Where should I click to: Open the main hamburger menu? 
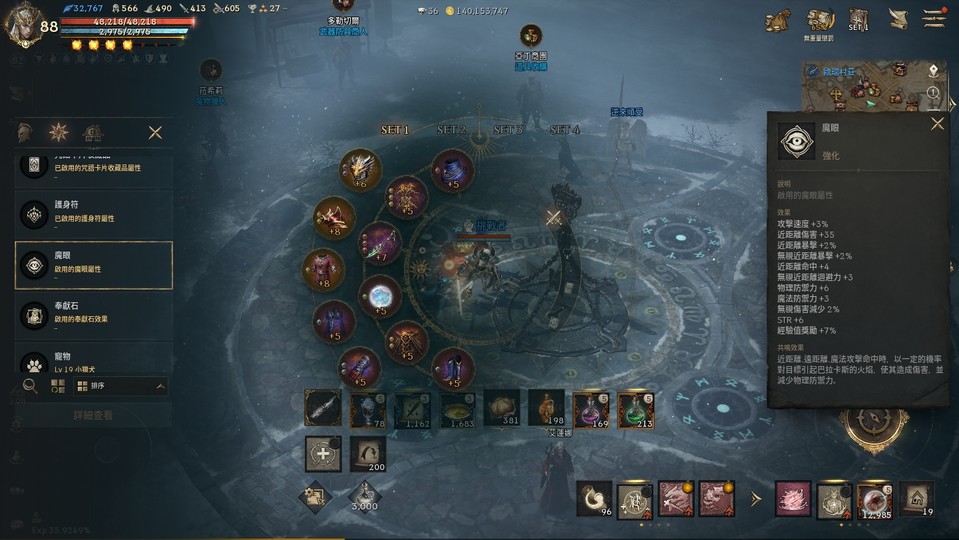(934, 19)
